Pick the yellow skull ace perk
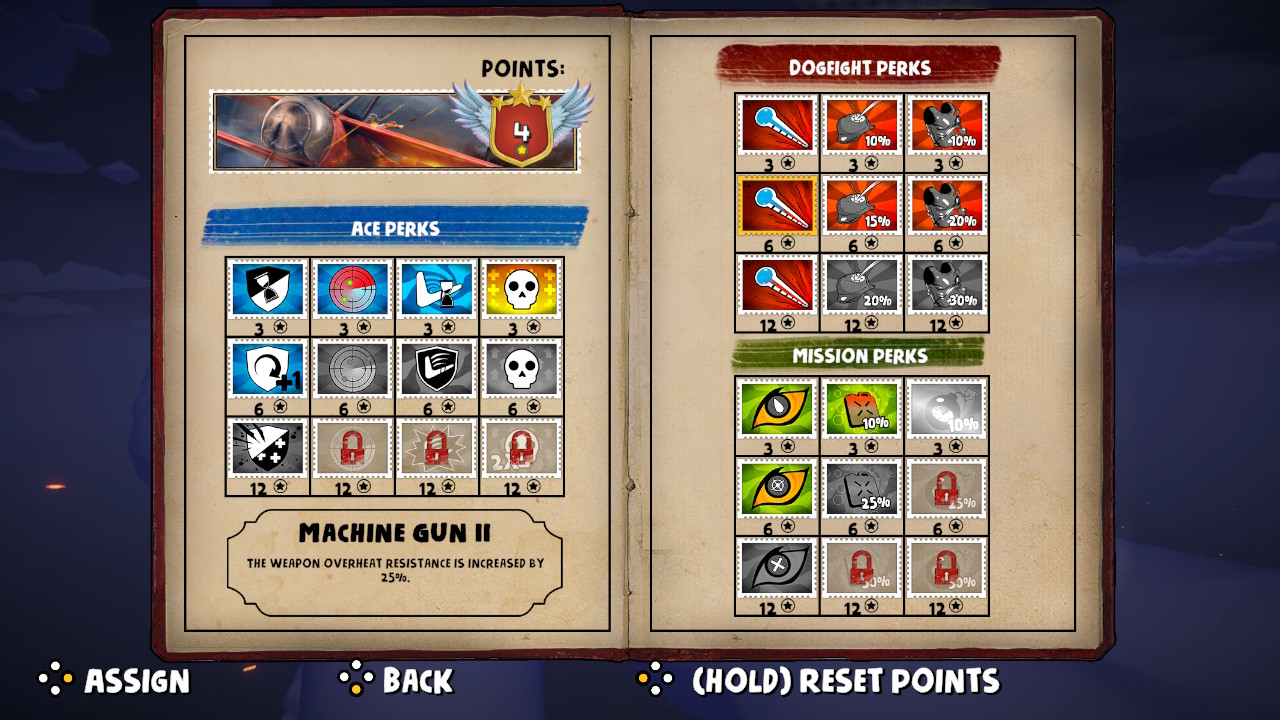 point(521,289)
